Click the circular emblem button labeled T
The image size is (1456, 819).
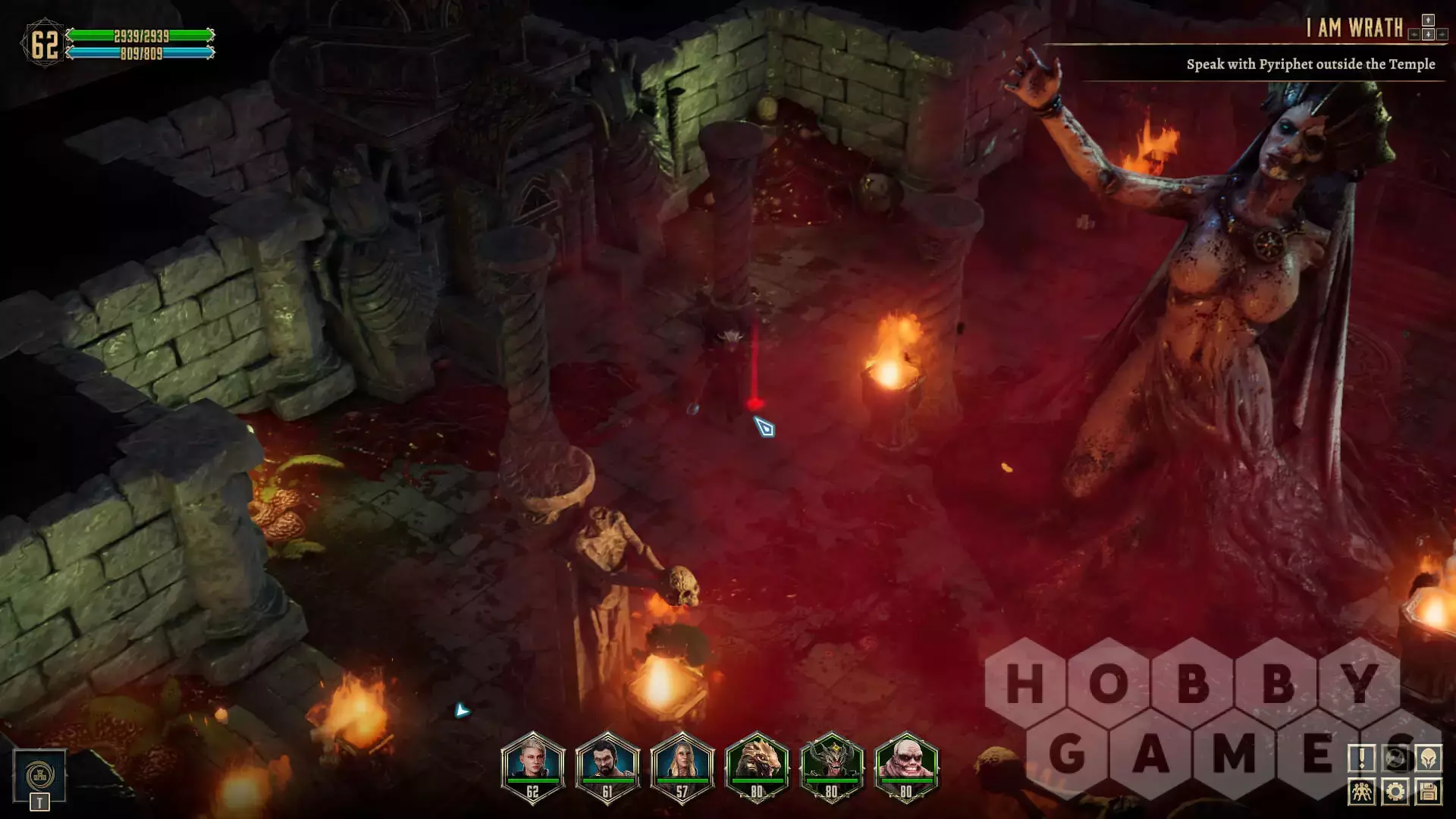pos(39,776)
